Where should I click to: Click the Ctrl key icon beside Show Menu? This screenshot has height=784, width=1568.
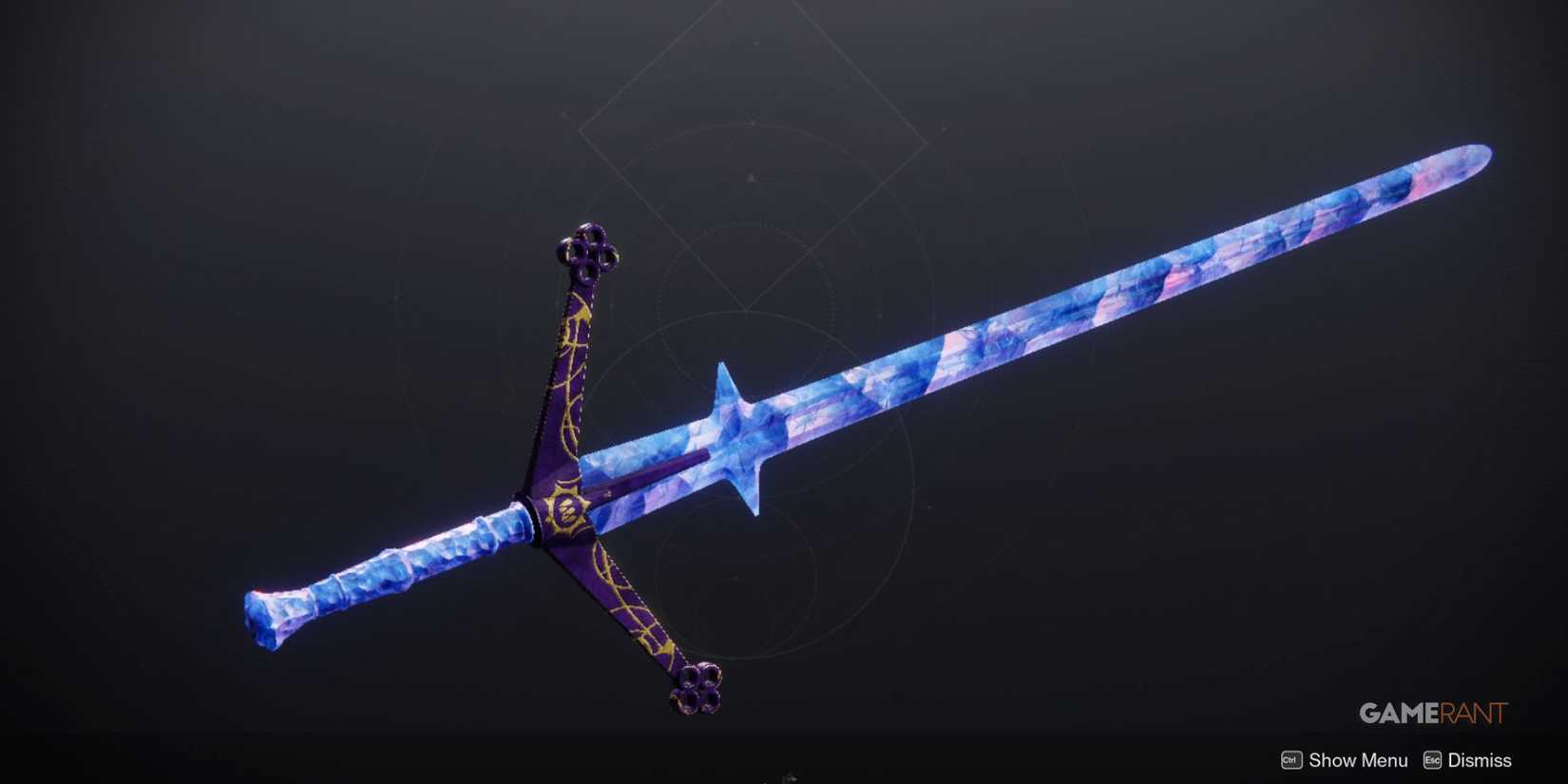[1290, 760]
